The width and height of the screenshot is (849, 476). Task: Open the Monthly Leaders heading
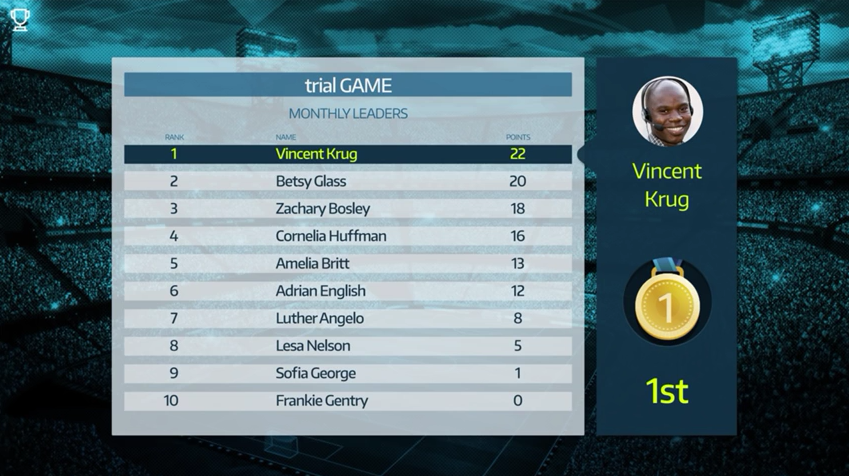[x=348, y=114]
